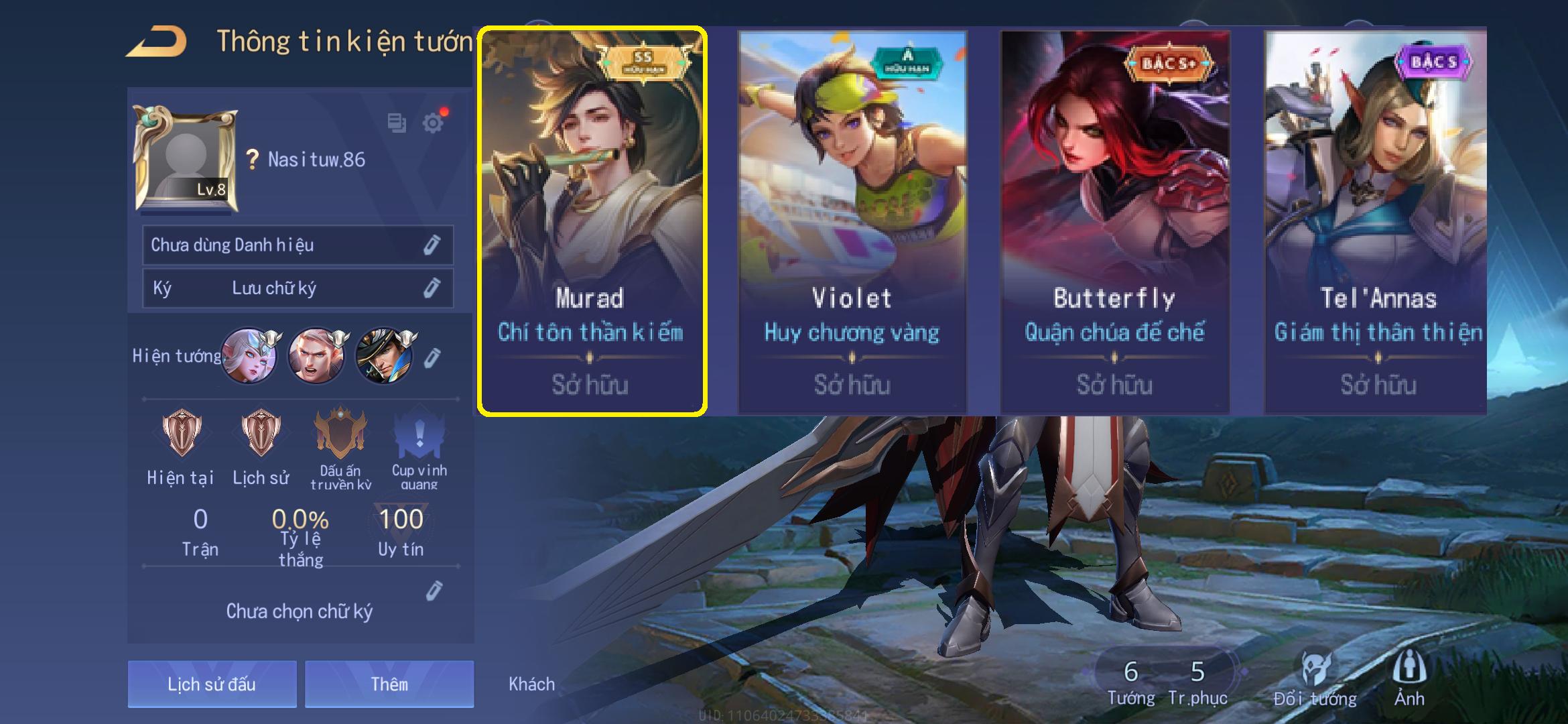Choose the Violet Huy chương vàng card

[x=852, y=221]
